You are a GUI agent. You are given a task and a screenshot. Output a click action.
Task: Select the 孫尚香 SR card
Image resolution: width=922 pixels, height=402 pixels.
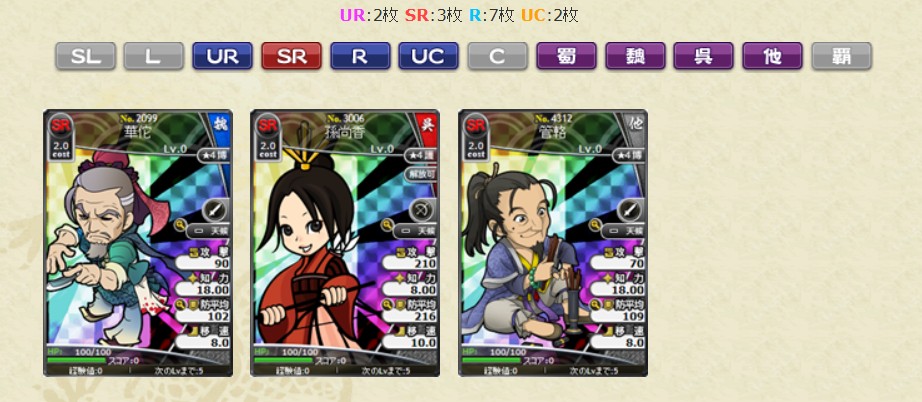(345, 243)
